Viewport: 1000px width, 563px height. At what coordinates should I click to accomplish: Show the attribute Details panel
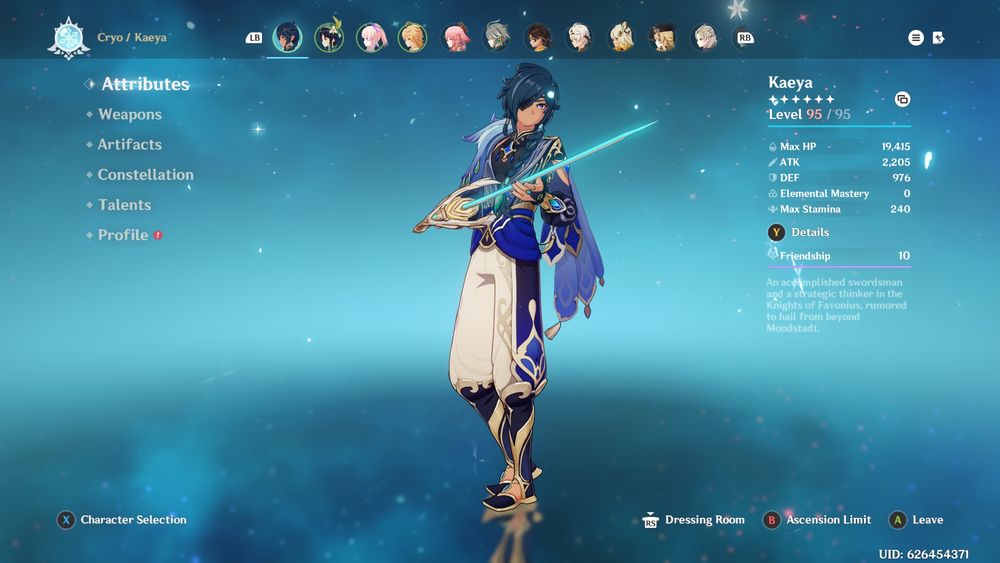[x=809, y=232]
